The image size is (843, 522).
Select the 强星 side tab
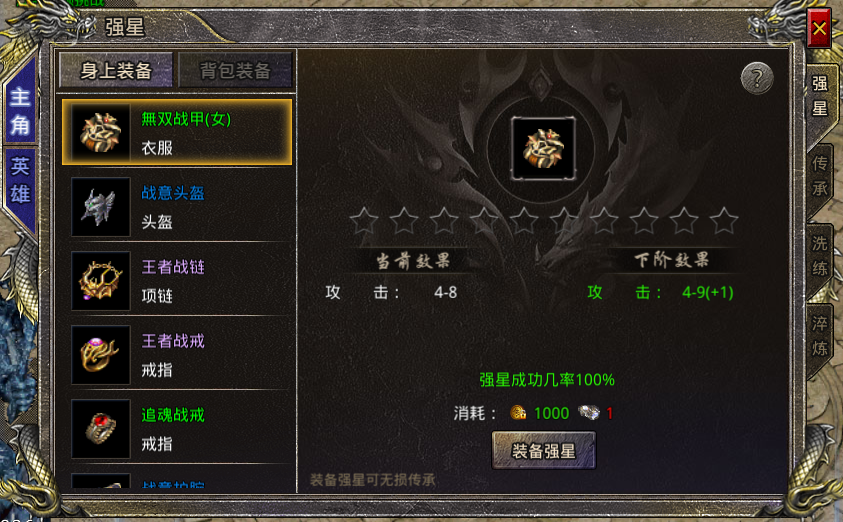coord(820,96)
